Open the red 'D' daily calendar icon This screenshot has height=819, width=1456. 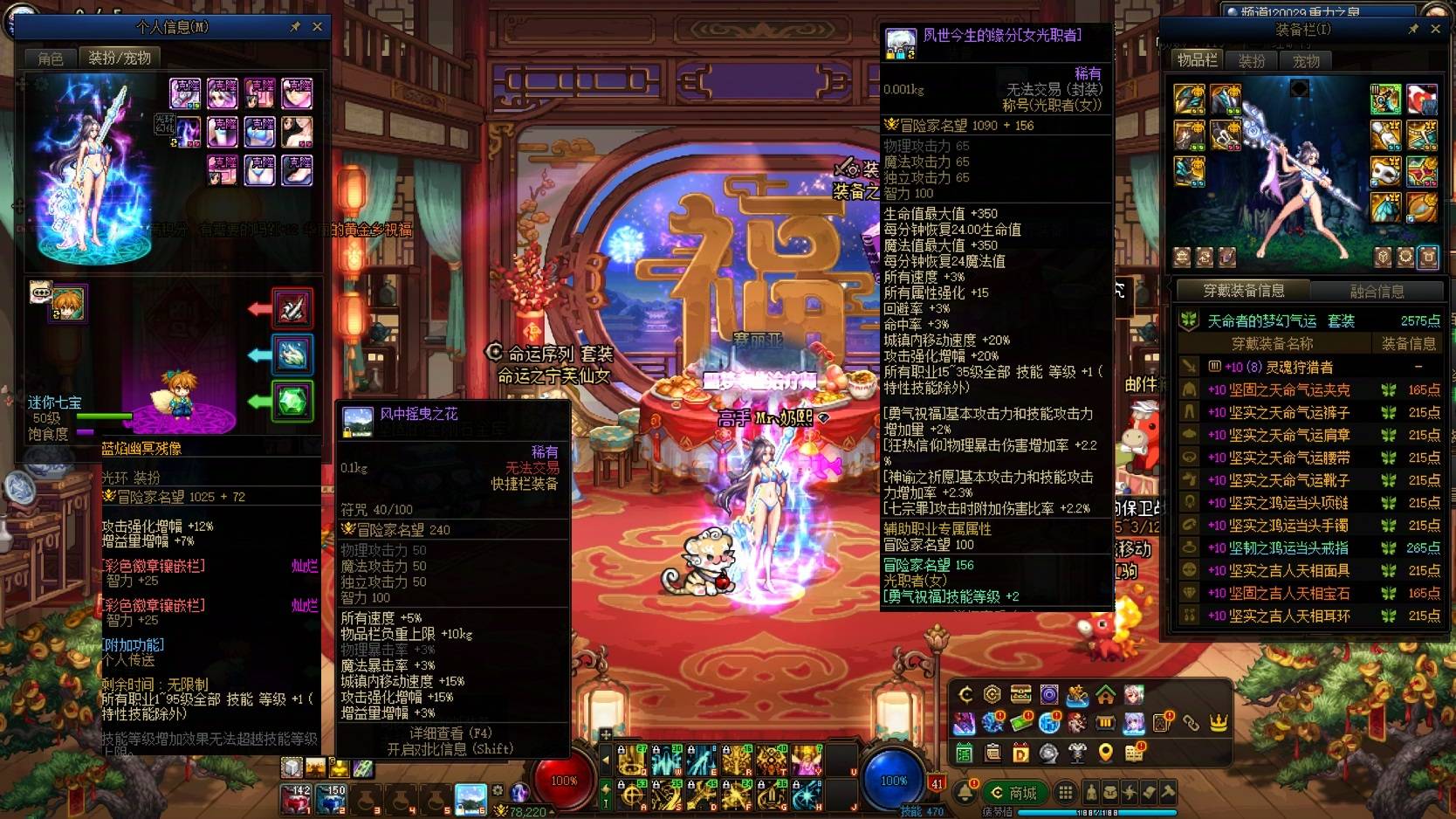click(1021, 754)
